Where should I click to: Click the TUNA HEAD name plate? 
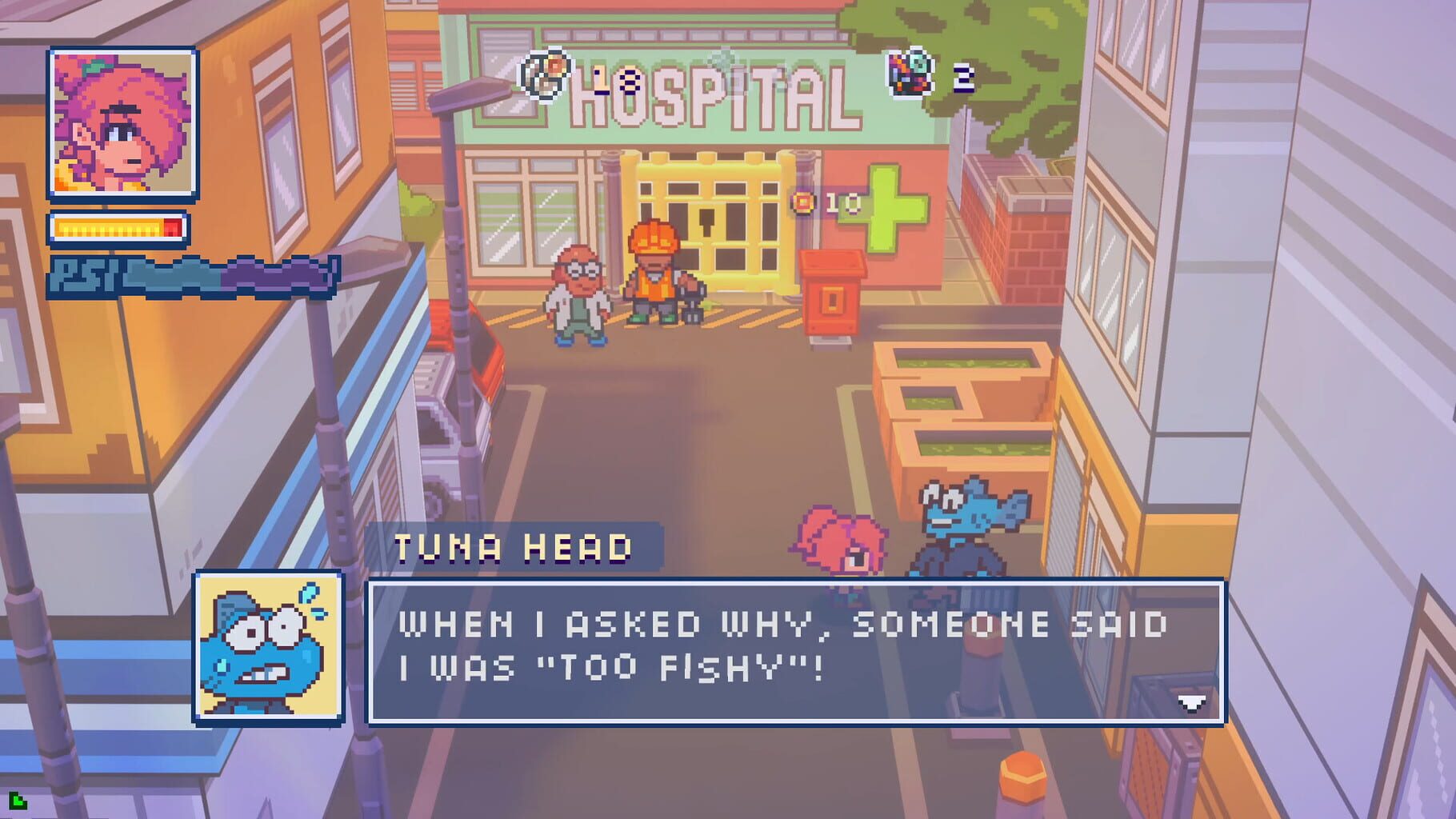coord(516,548)
